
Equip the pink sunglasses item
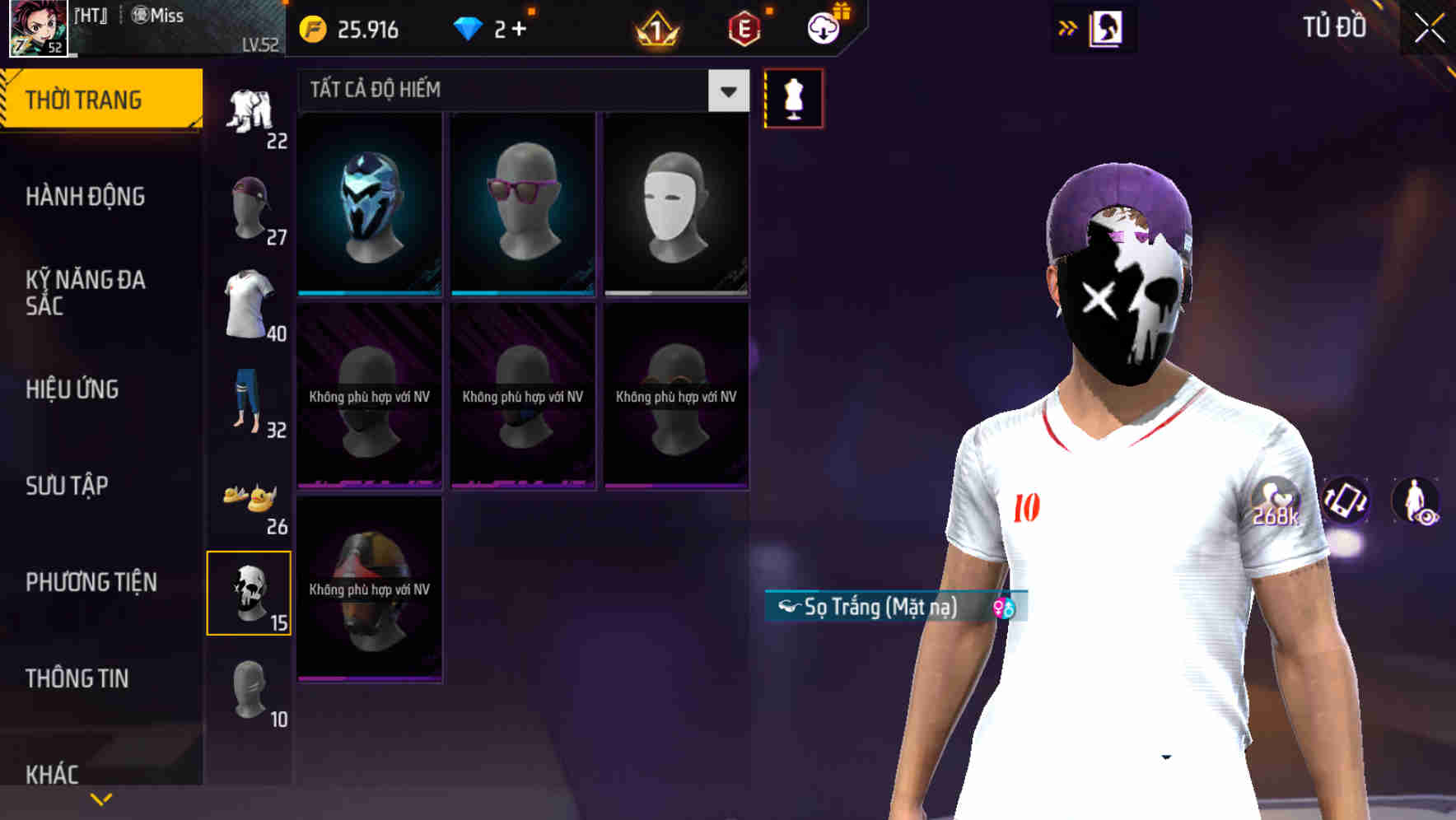pyautogui.click(x=522, y=204)
